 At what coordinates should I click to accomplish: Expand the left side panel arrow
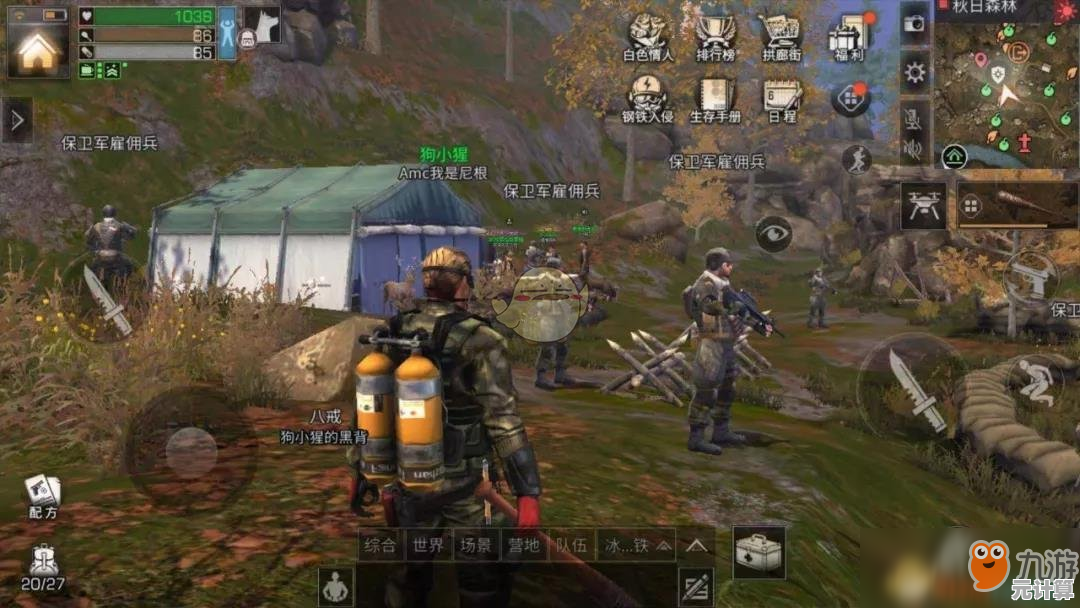click(x=17, y=120)
